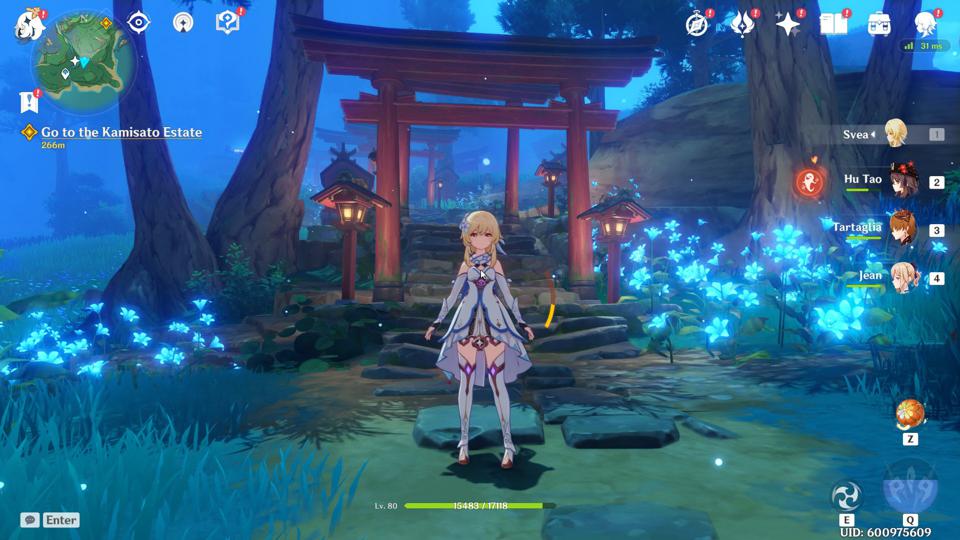Toggle the eye-shaped elemental sight icon

coord(138,22)
